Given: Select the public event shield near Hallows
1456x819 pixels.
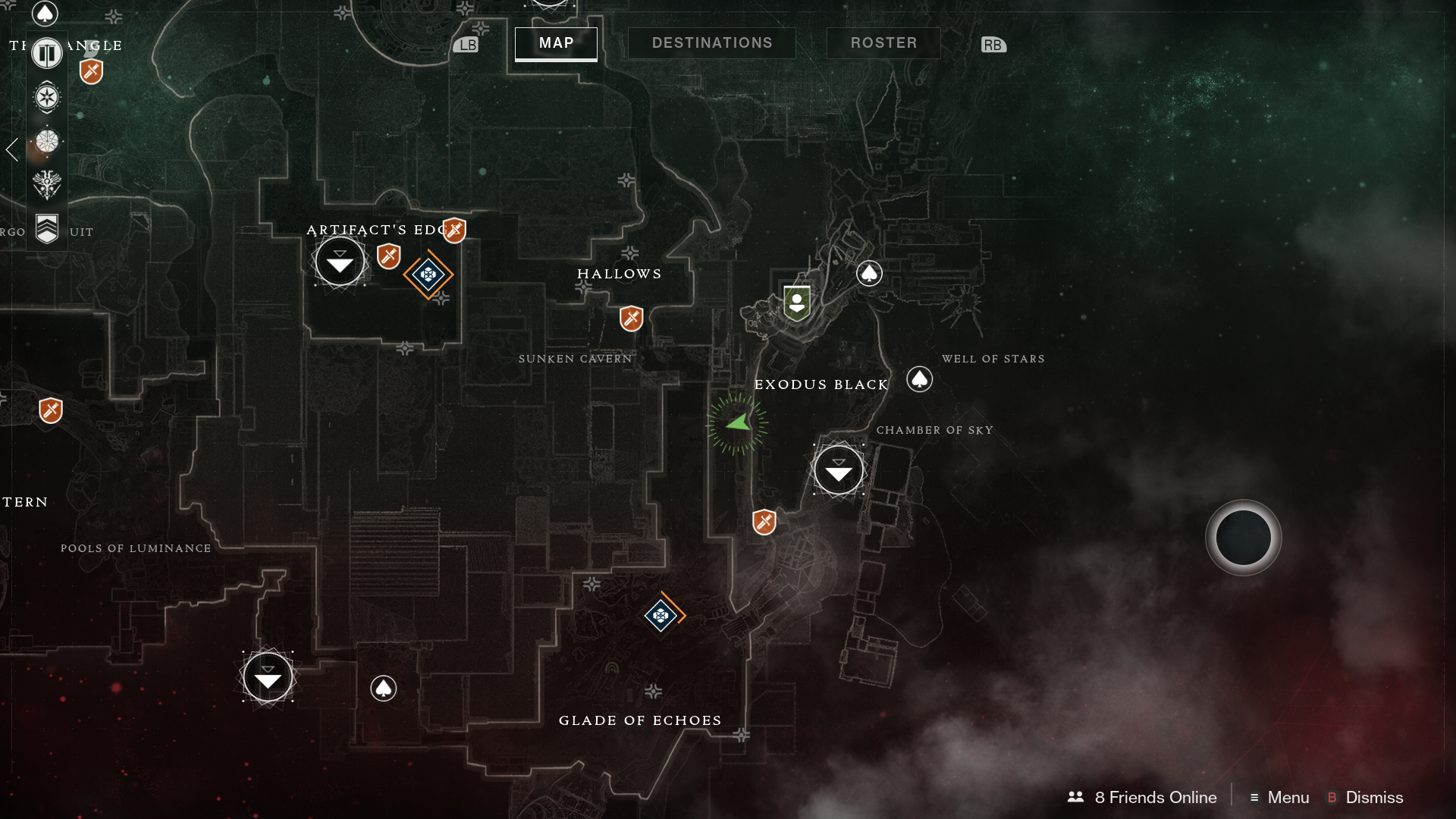Looking at the screenshot, I should [632, 319].
